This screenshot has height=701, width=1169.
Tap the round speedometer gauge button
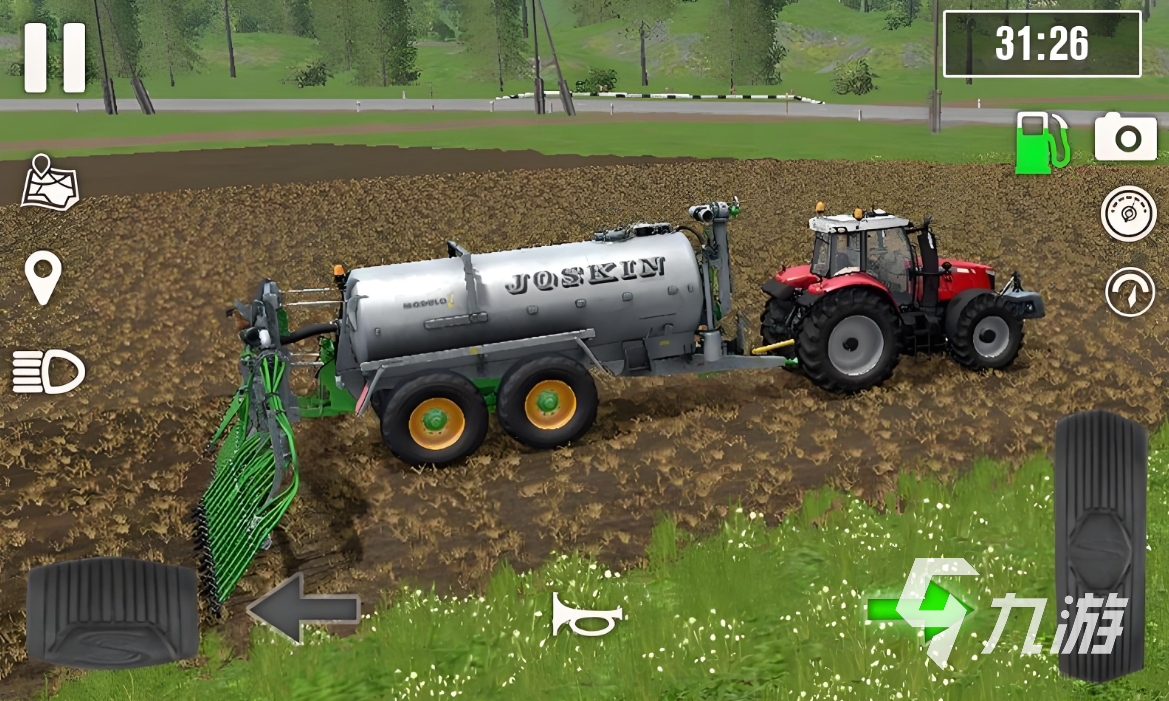[x=1128, y=213]
